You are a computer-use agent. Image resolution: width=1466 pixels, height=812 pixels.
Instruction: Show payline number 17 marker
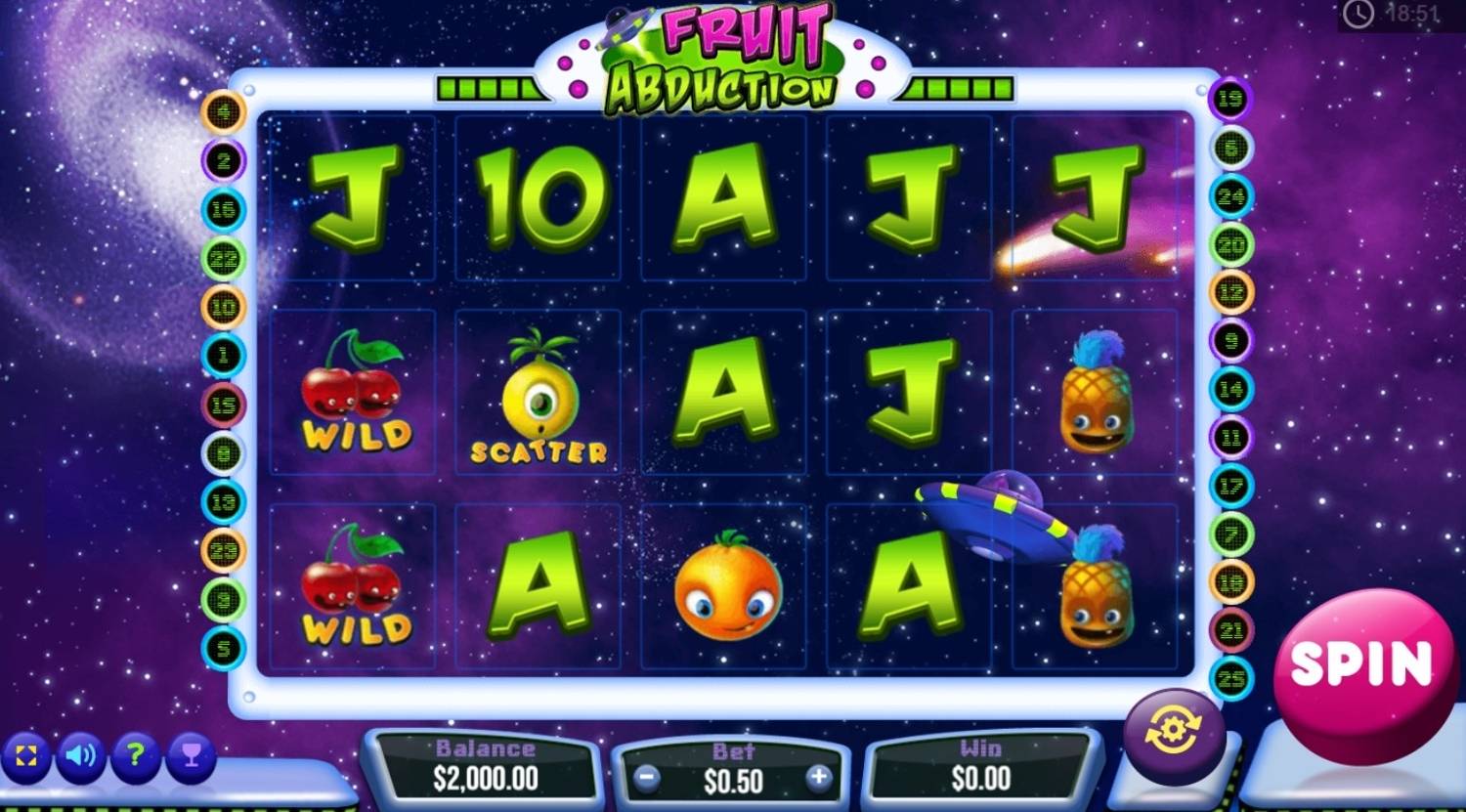[x=1230, y=486]
